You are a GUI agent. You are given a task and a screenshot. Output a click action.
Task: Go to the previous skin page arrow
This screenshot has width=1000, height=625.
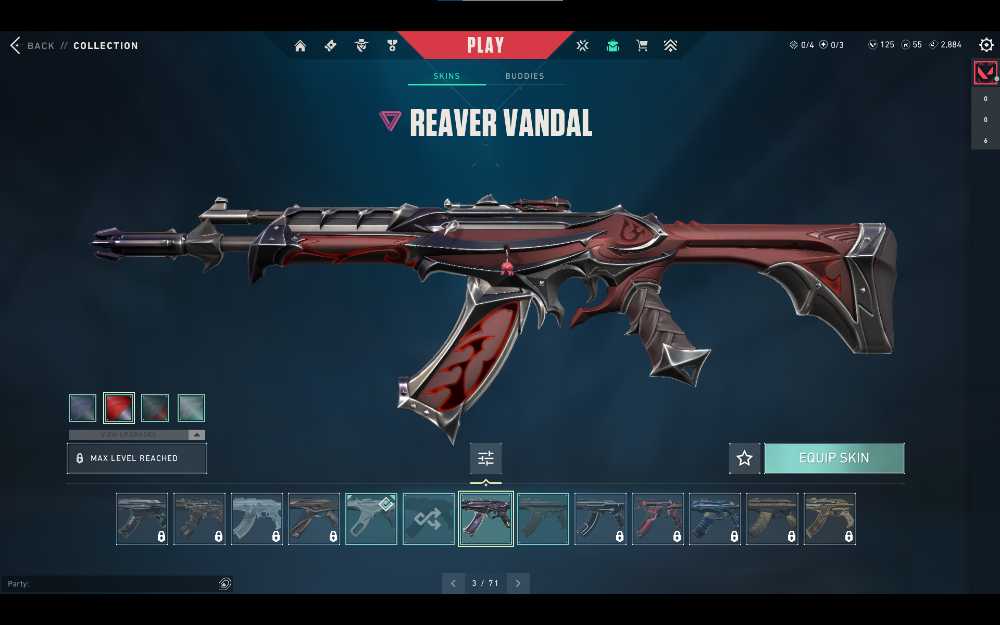coord(453,583)
